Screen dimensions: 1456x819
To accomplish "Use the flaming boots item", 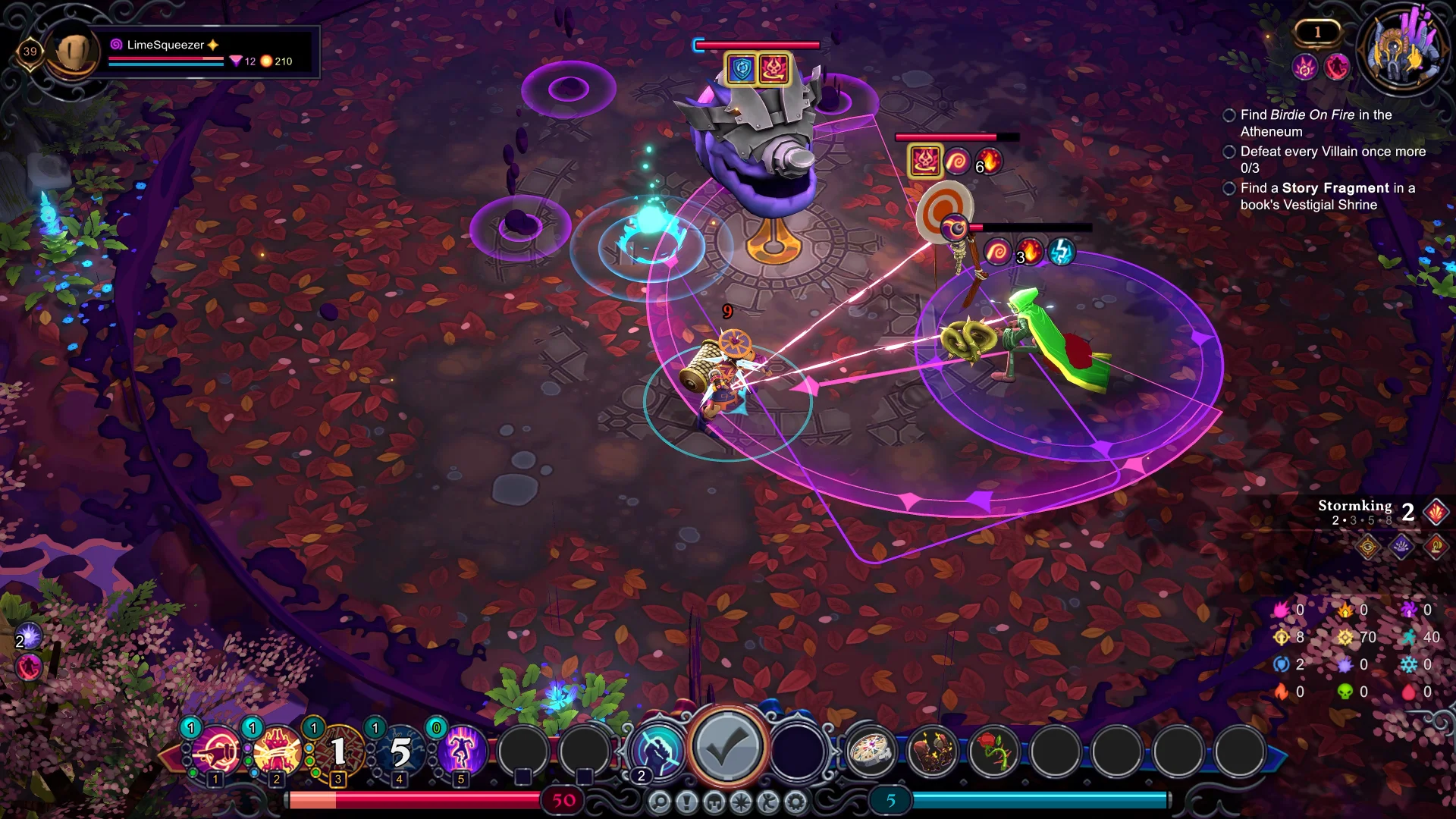I will point(933,752).
